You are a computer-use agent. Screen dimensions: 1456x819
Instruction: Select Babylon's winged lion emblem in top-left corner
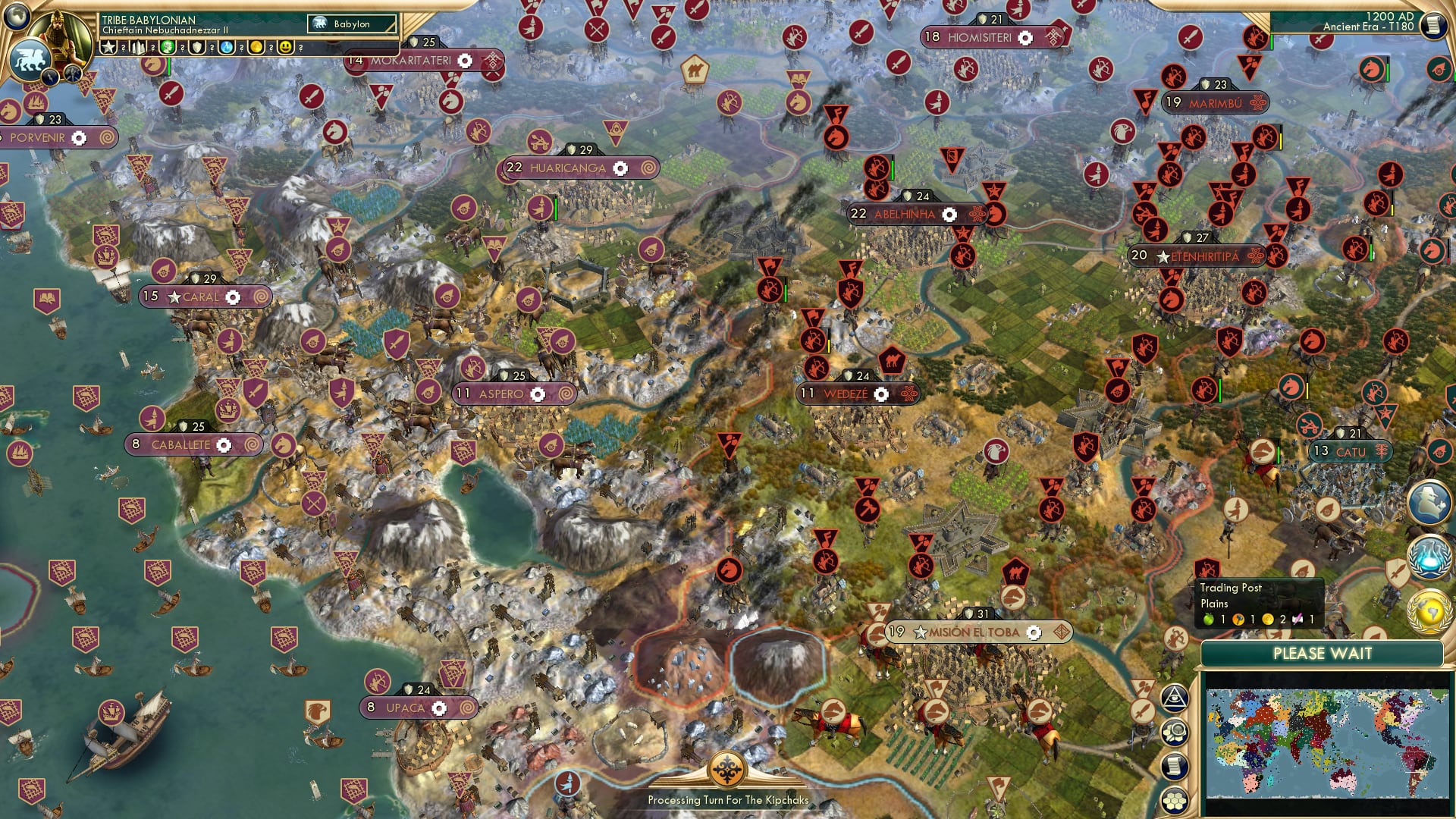pos(32,58)
